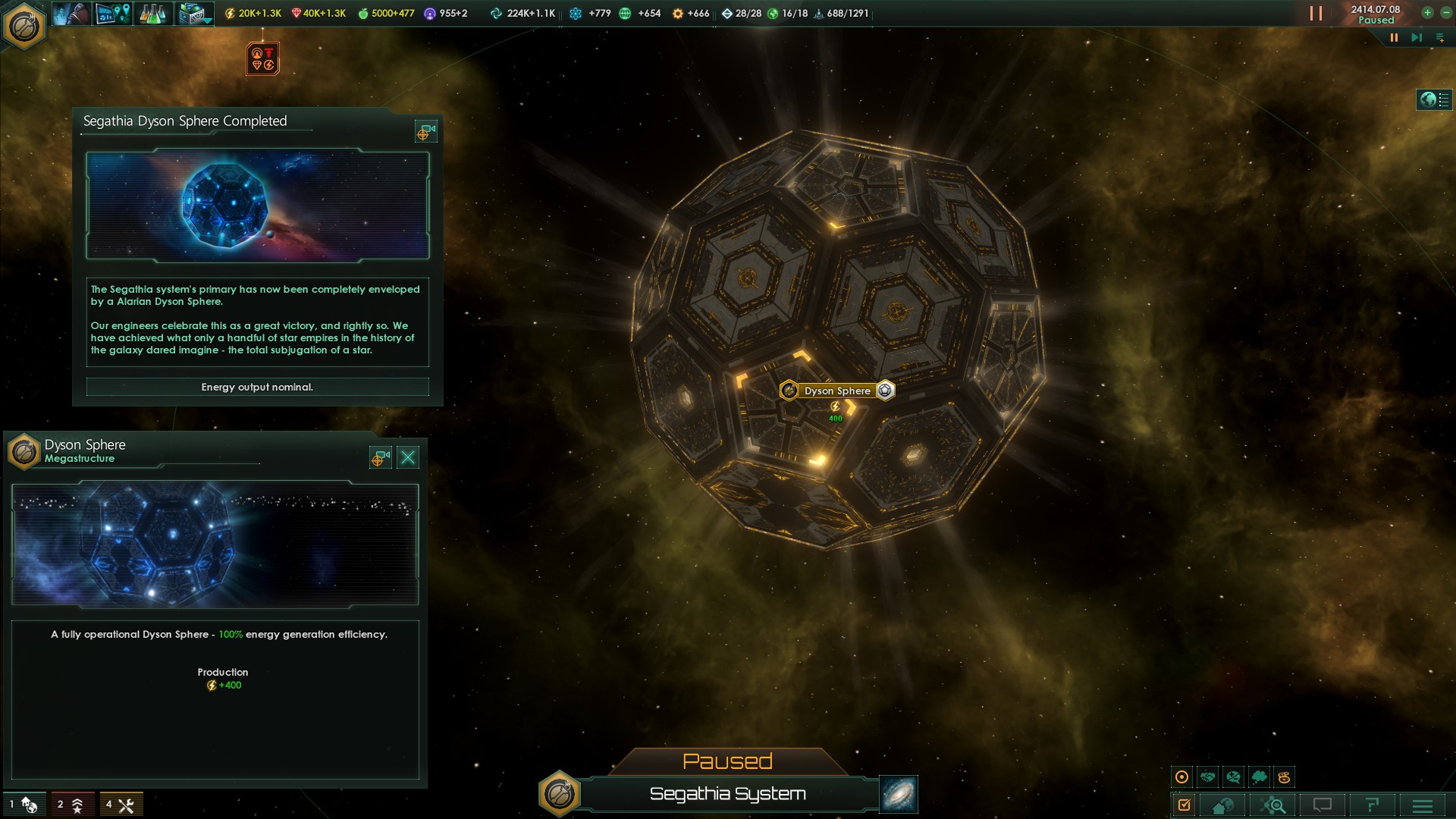Click 'Energy output nominal.' to dismiss the event
Image resolution: width=1456 pixels, height=819 pixels.
[258, 387]
